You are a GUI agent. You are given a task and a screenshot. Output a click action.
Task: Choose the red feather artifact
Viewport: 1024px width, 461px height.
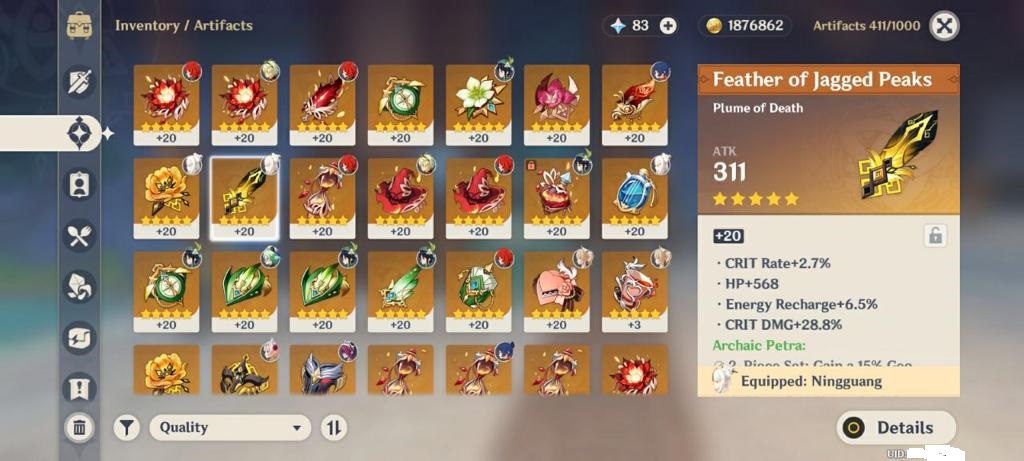click(322, 98)
